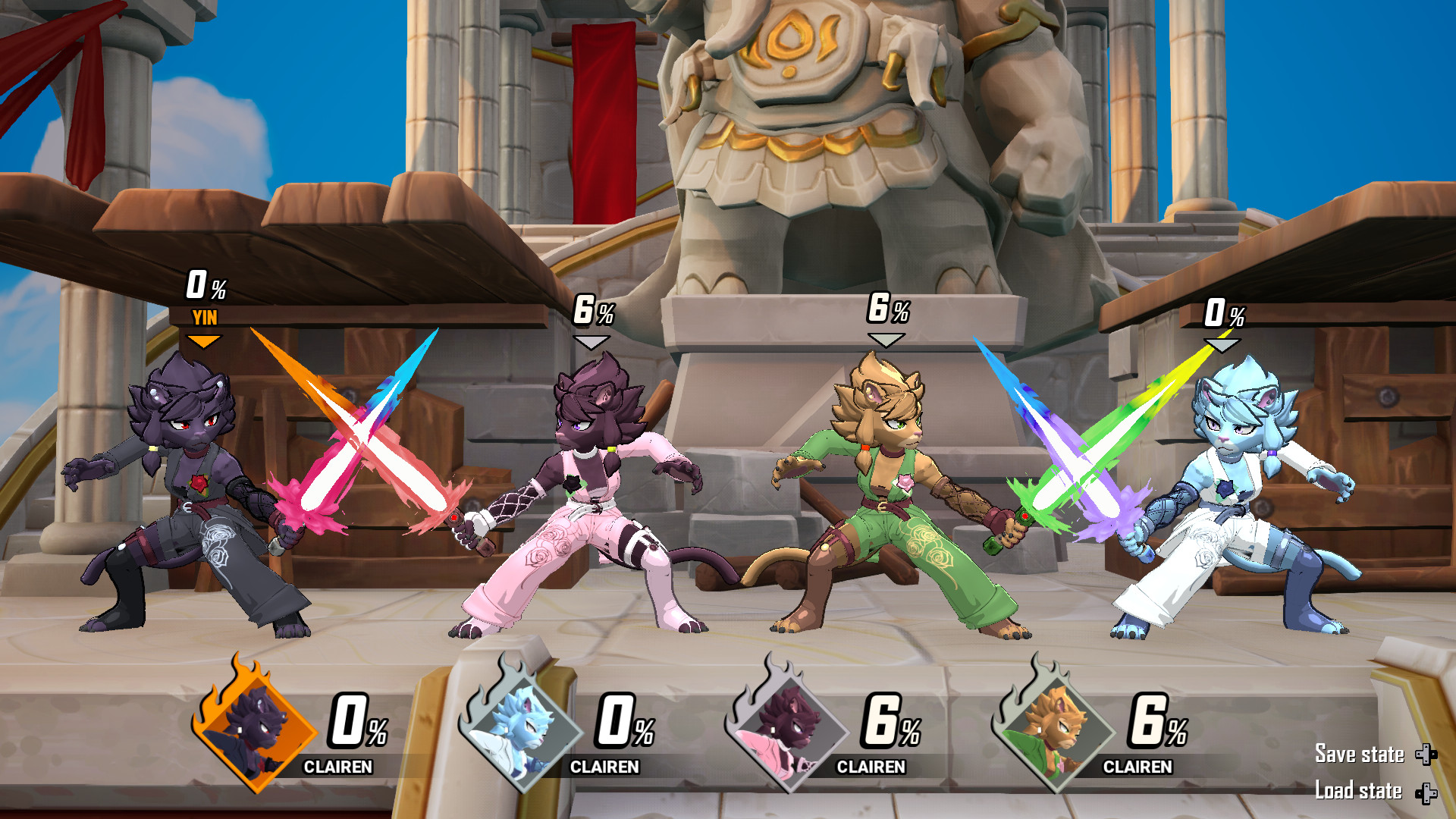1456x819 pixels.
Task: Toggle the orange arrow marker under YIN tag
Action: click(203, 342)
